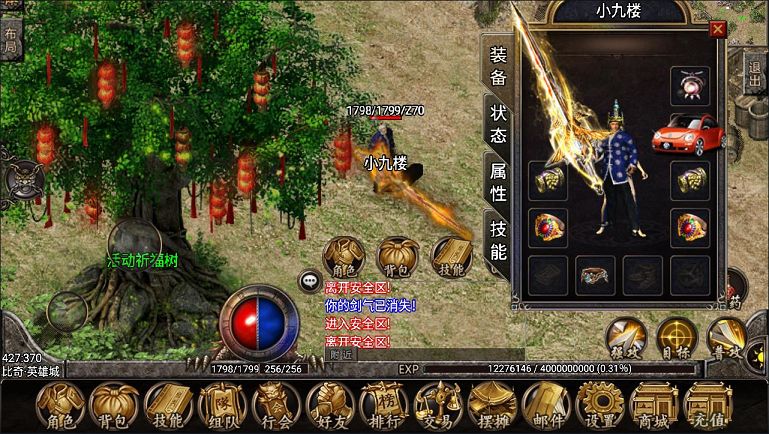
Task: Select the 属性 attributes tab
Action: (498, 181)
